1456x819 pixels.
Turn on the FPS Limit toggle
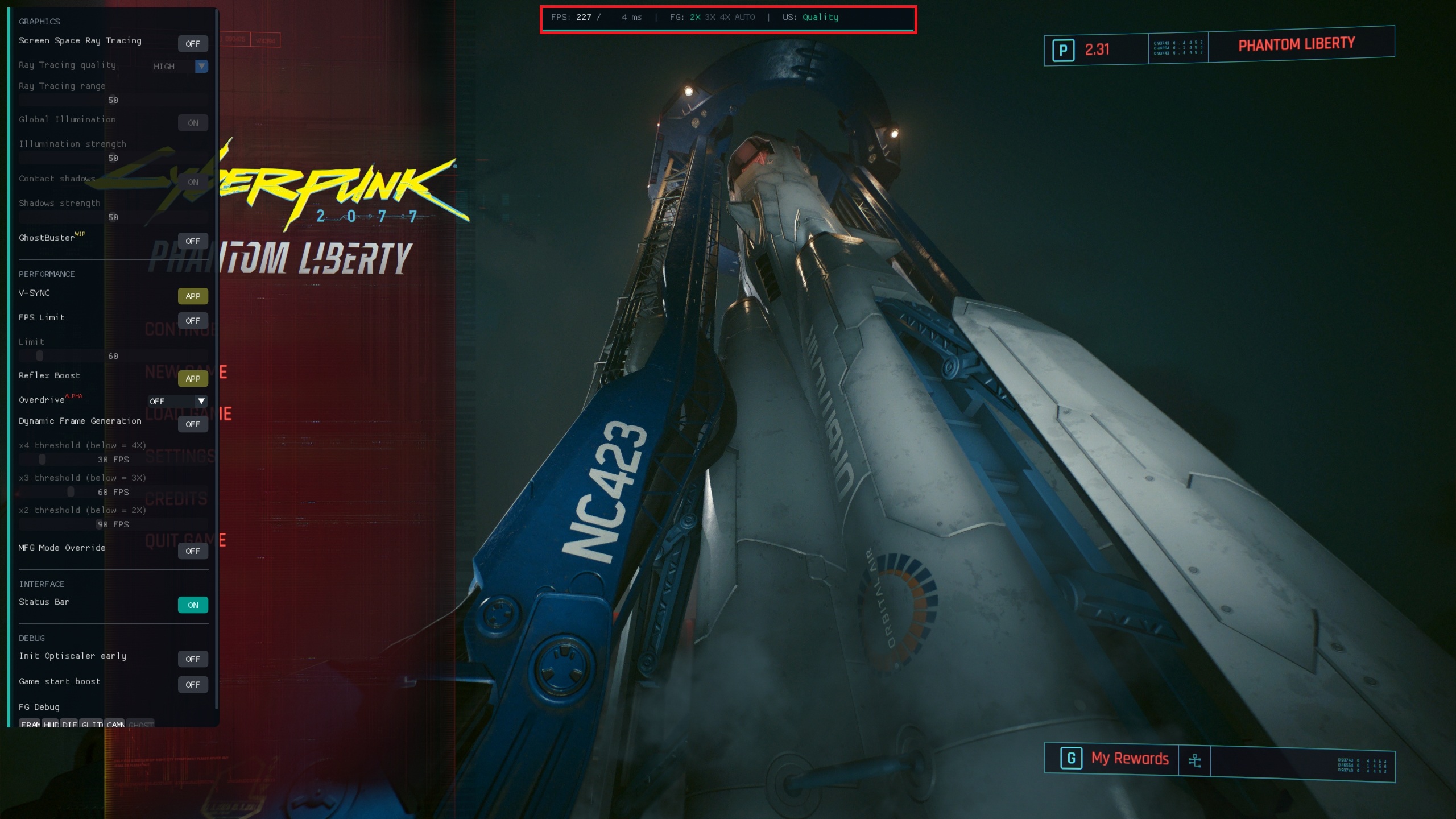193,320
